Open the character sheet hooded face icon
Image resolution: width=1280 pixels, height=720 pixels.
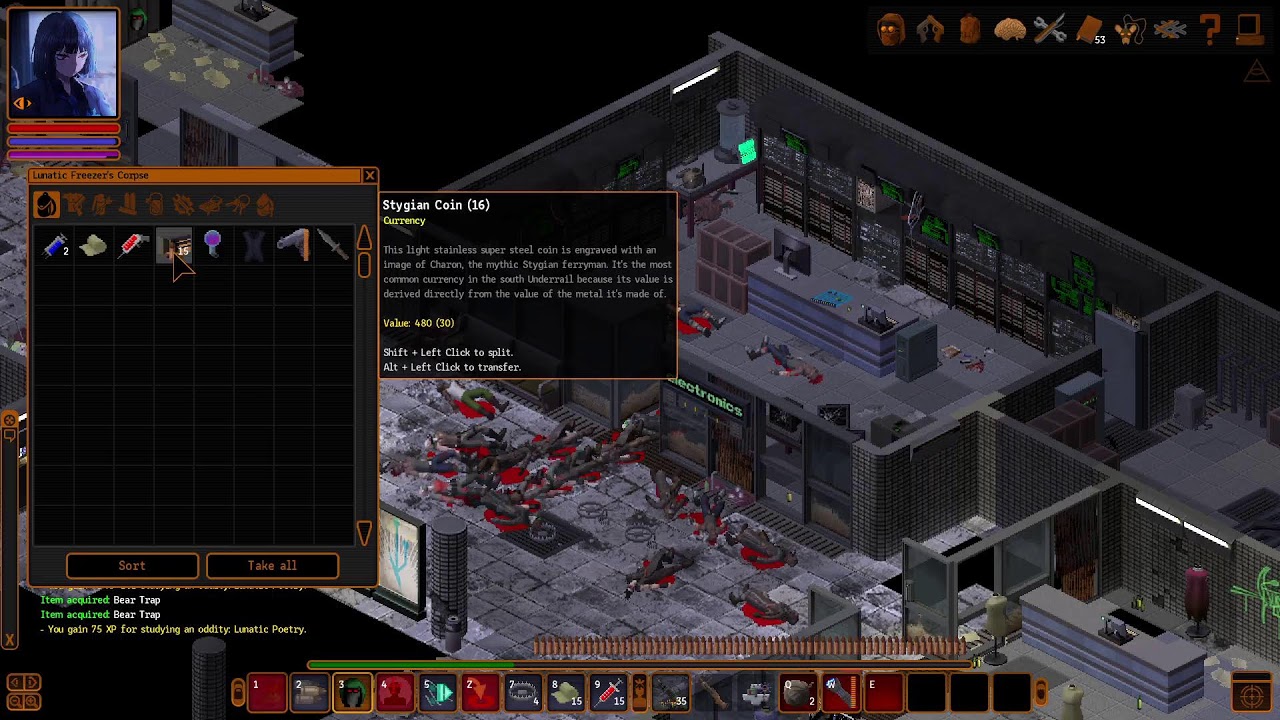(x=891, y=30)
